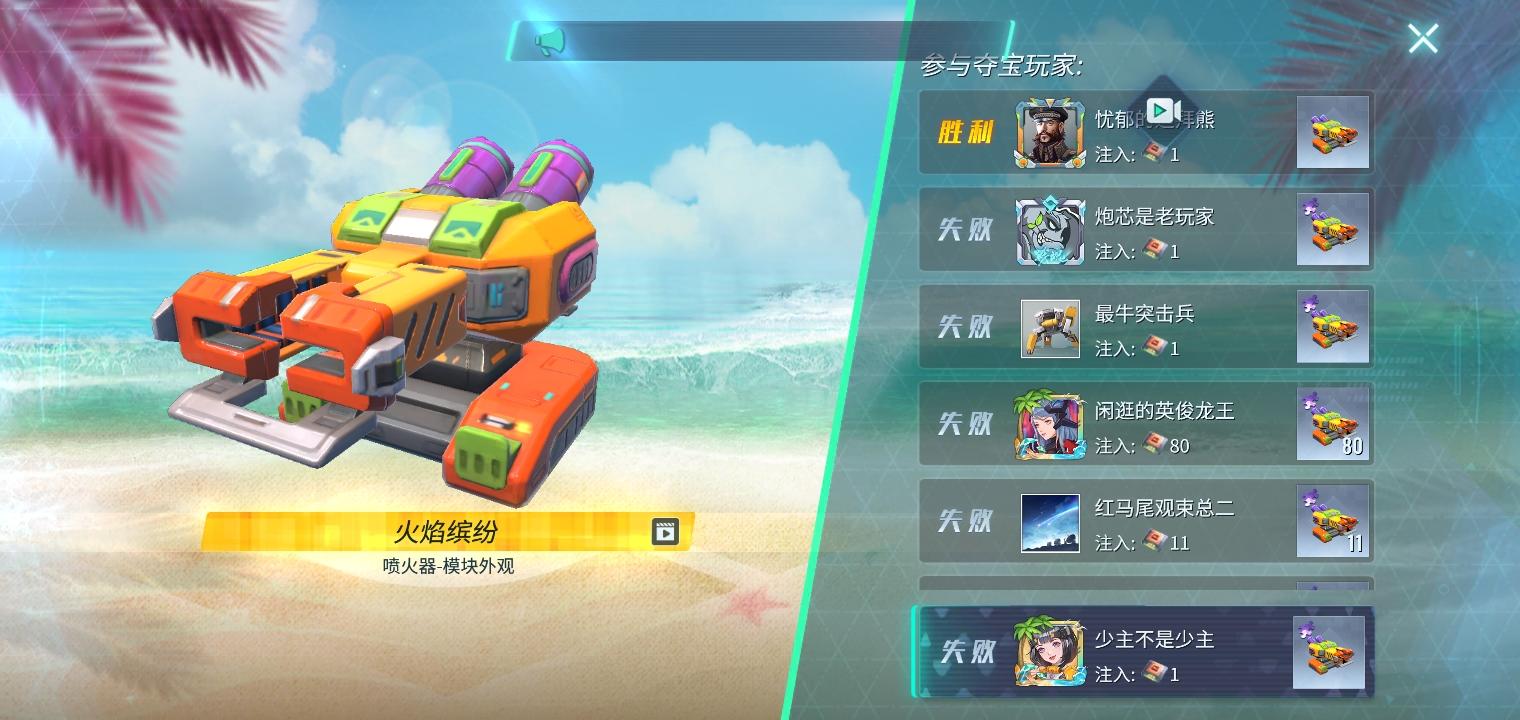Image resolution: width=1520 pixels, height=720 pixels.
Task: Click the video preview icon beside 火焰缤纷
Action: pos(665,532)
